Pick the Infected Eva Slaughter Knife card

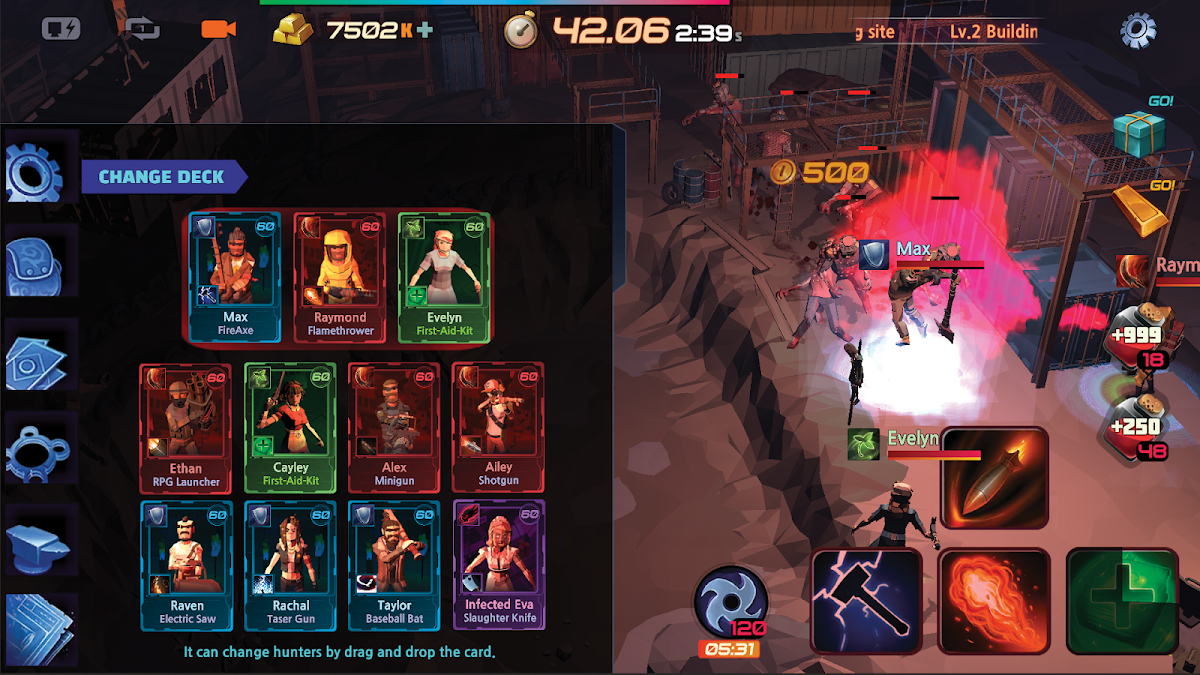(x=499, y=564)
